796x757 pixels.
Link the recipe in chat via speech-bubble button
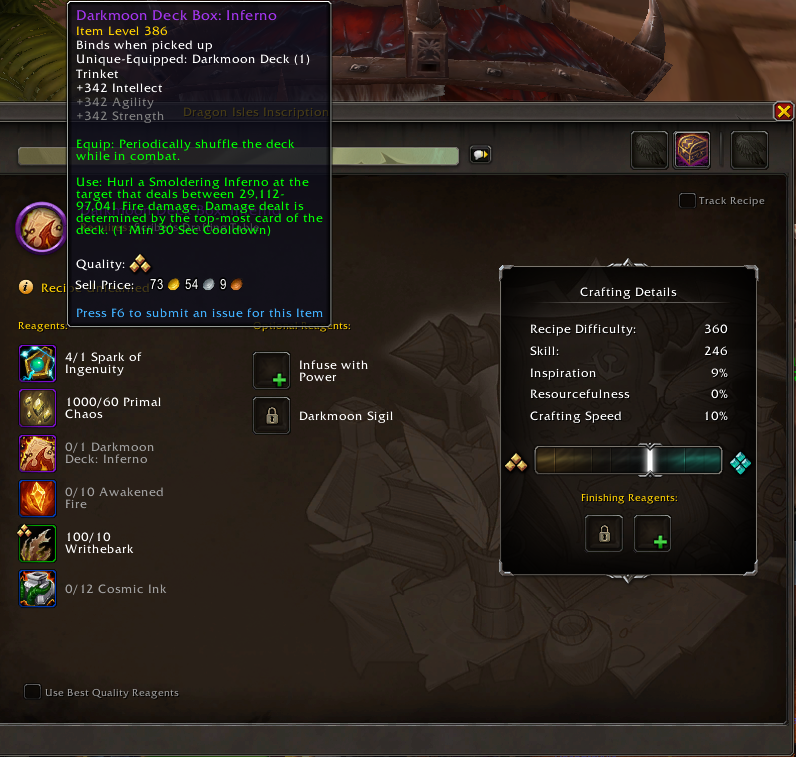[x=481, y=155]
